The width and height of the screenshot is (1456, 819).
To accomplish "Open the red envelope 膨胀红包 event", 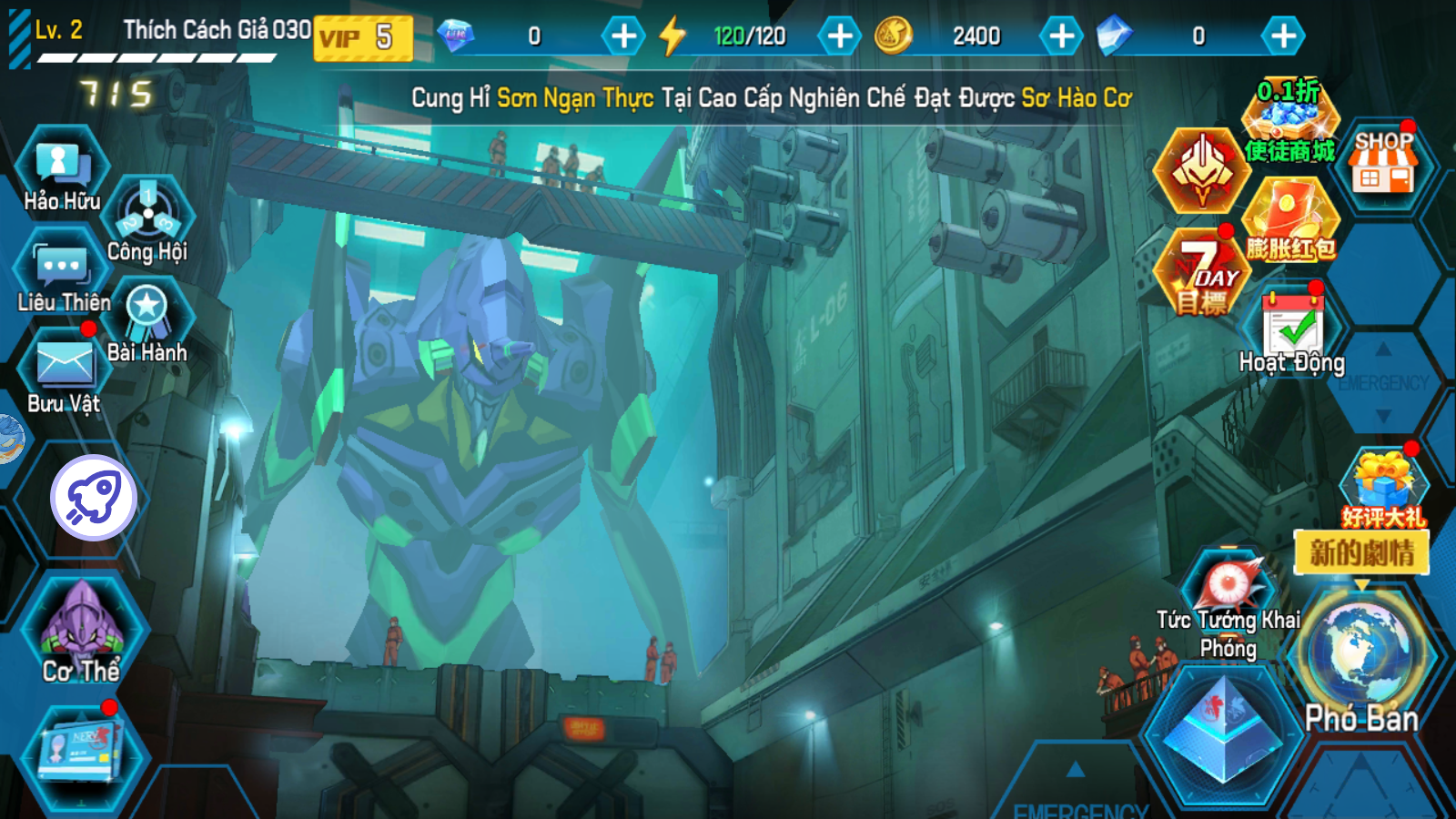I will pyautogui.click(x=1290, y=220).
